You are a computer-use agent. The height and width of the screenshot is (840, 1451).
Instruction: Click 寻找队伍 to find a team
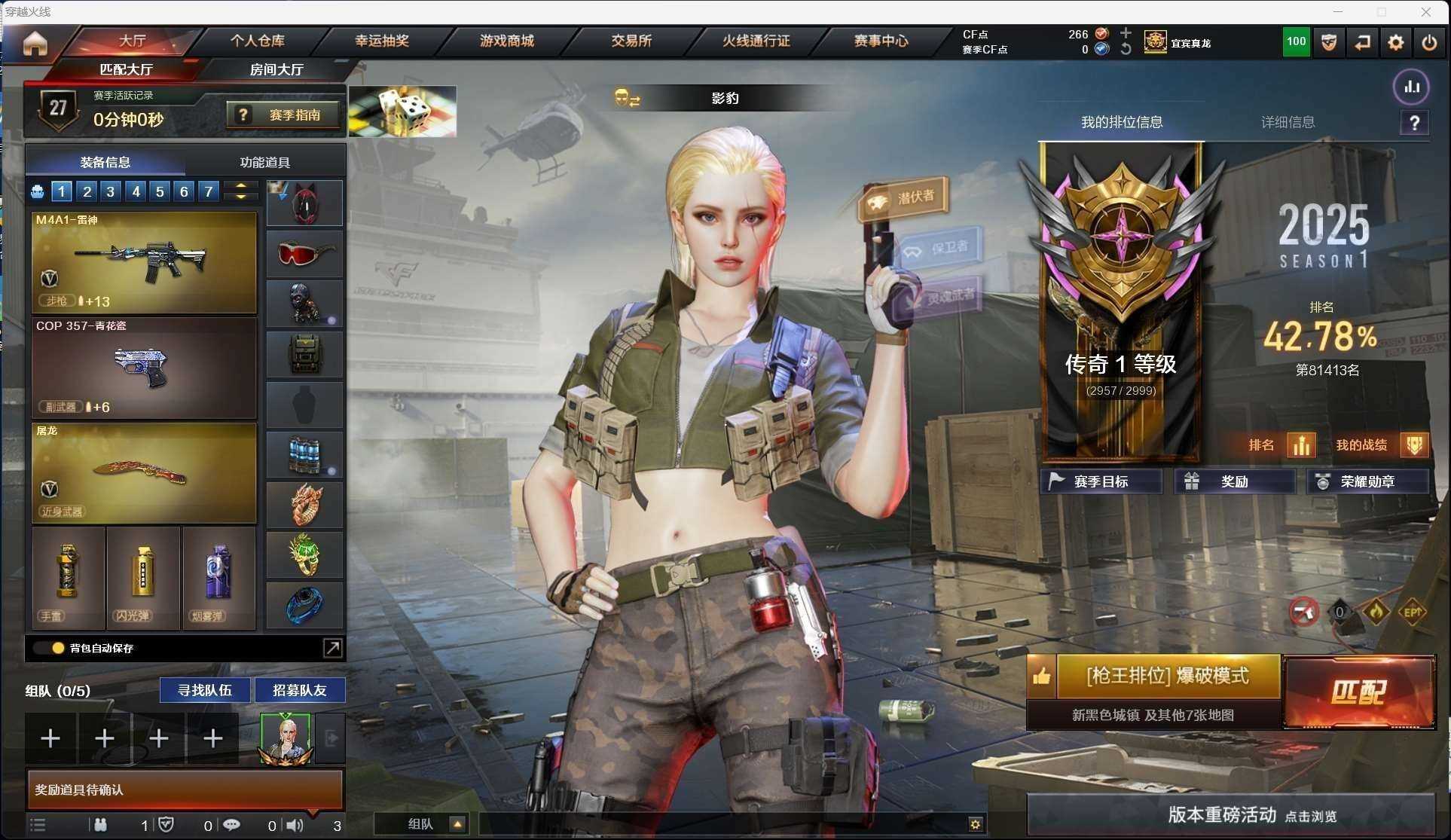[x=204, y=690]
